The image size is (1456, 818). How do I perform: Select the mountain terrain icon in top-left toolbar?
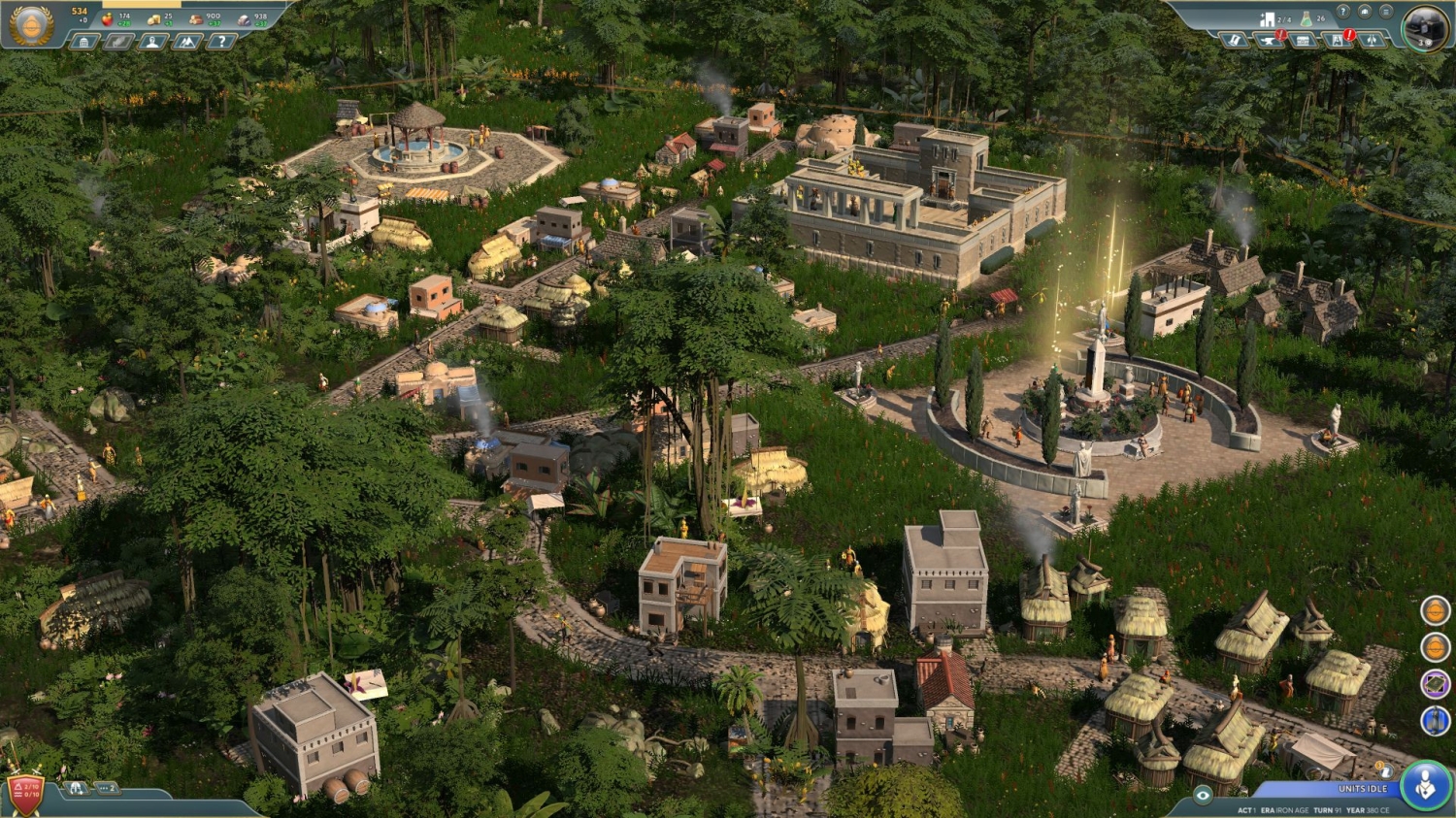pos(186,42)
